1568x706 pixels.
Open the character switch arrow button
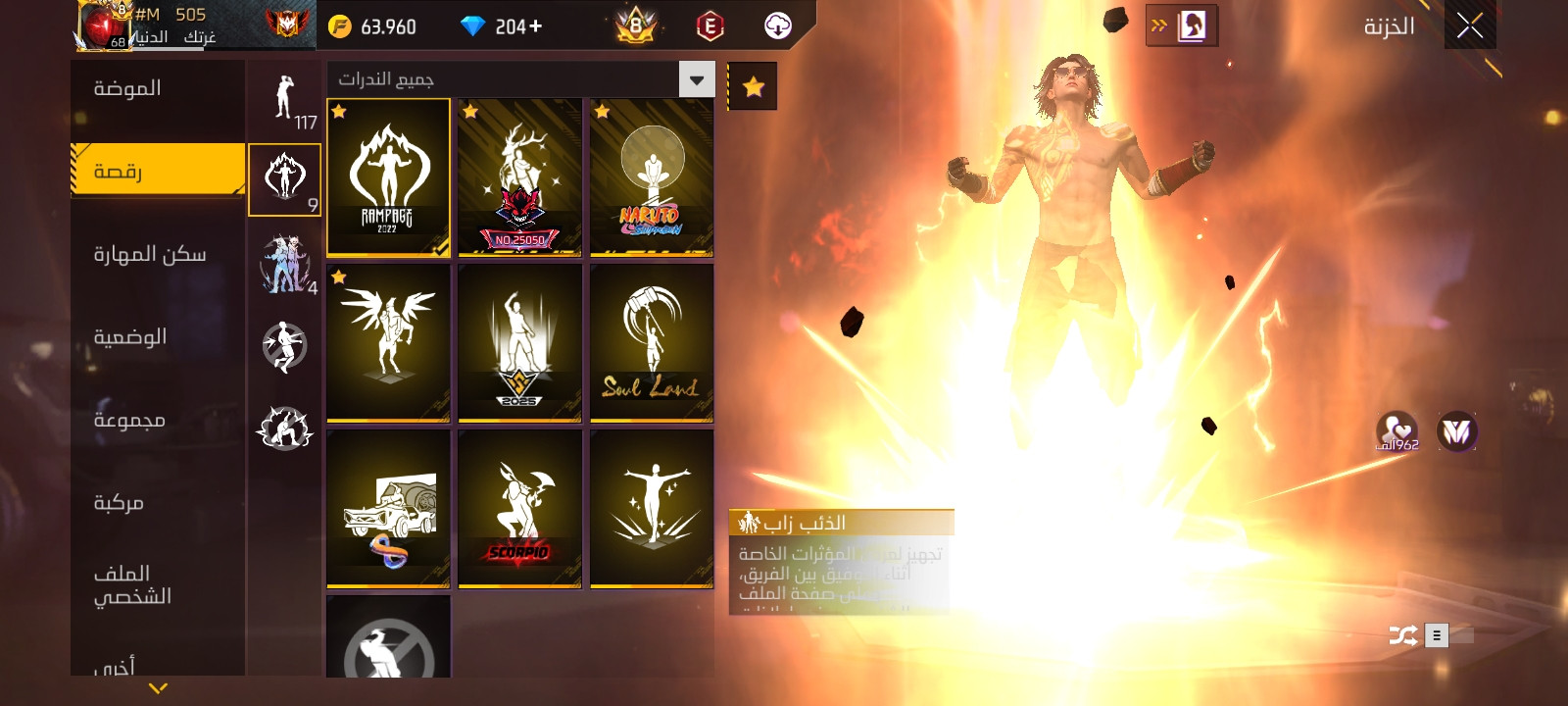1181,25
